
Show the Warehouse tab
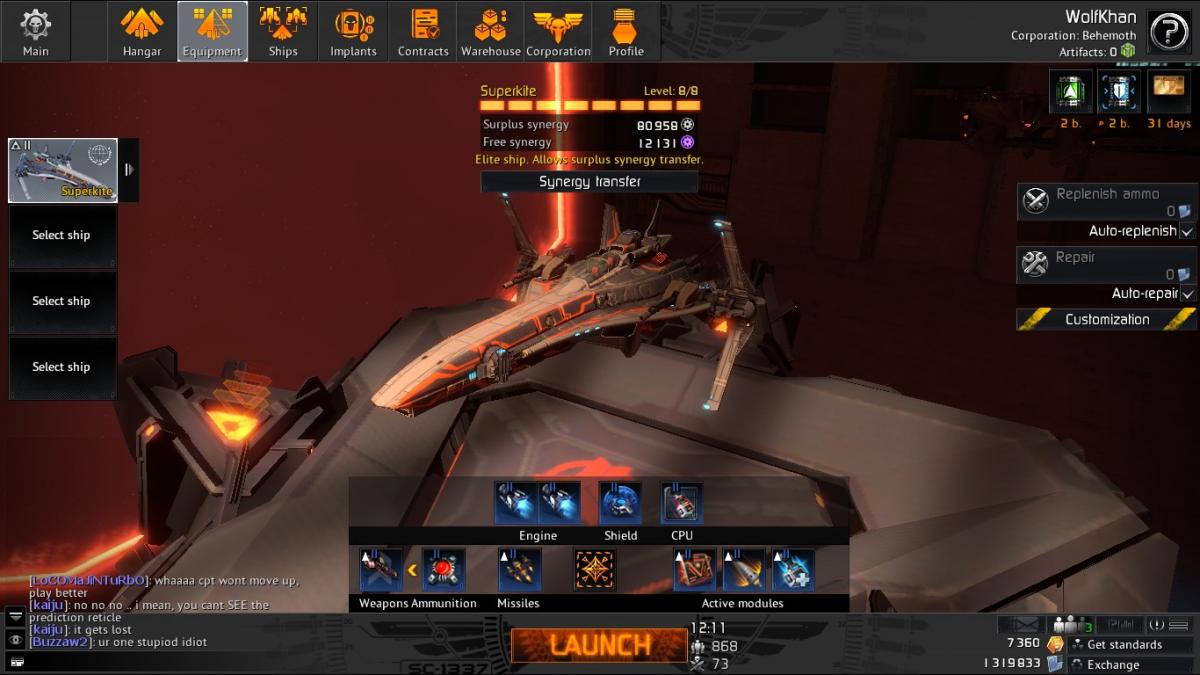(x=490, y=32)
